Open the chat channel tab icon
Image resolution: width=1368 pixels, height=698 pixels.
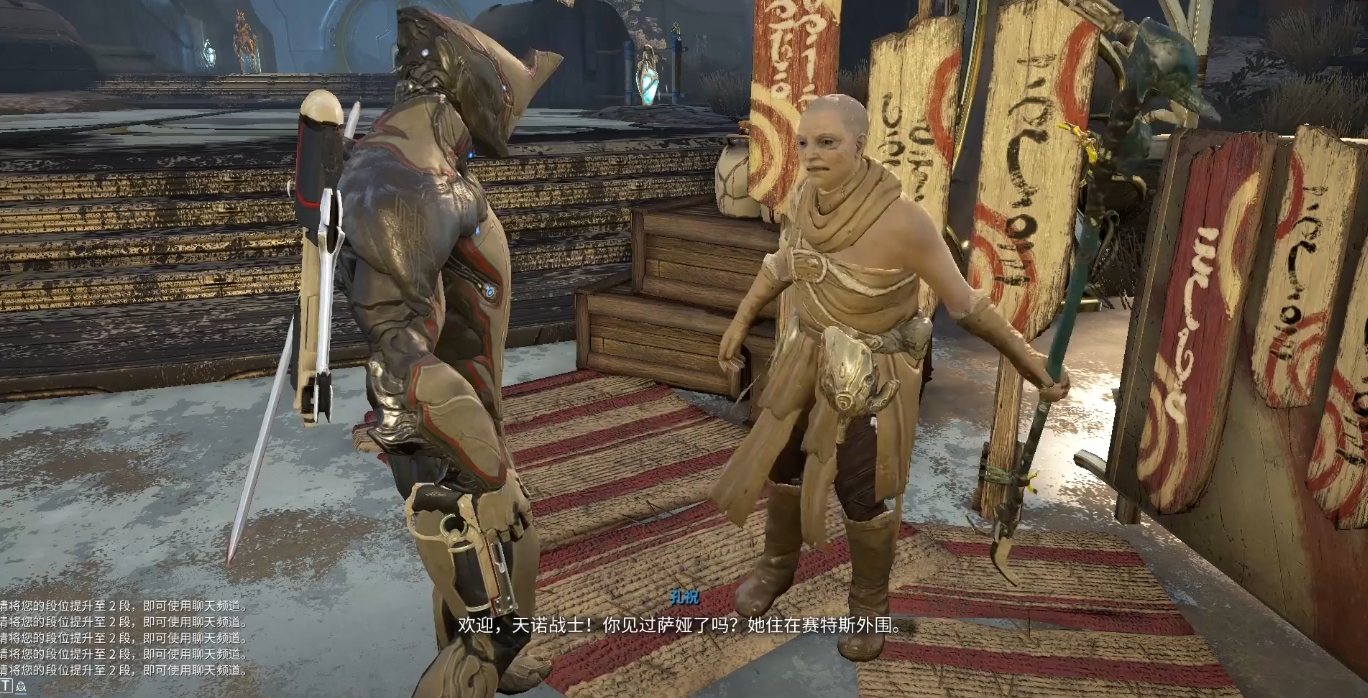20,688
